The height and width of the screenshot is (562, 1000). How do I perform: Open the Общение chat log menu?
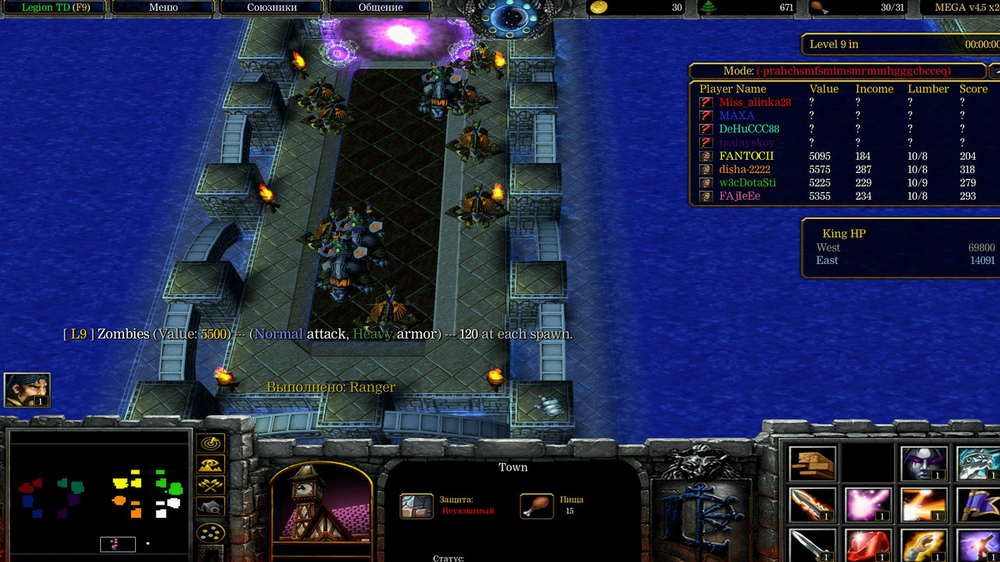[380, 7]
